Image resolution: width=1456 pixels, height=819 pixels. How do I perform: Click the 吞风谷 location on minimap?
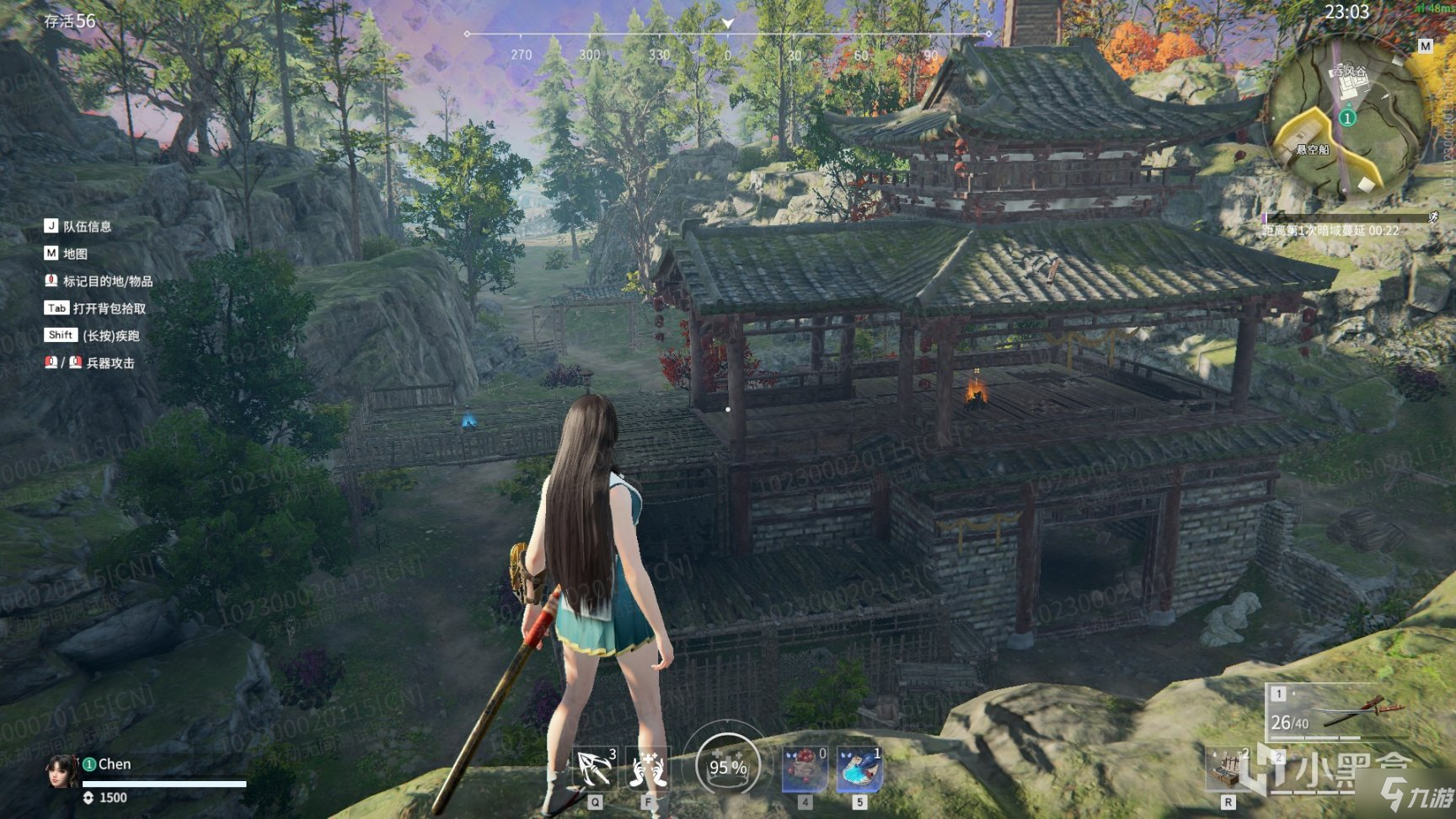click(1350, 74)
